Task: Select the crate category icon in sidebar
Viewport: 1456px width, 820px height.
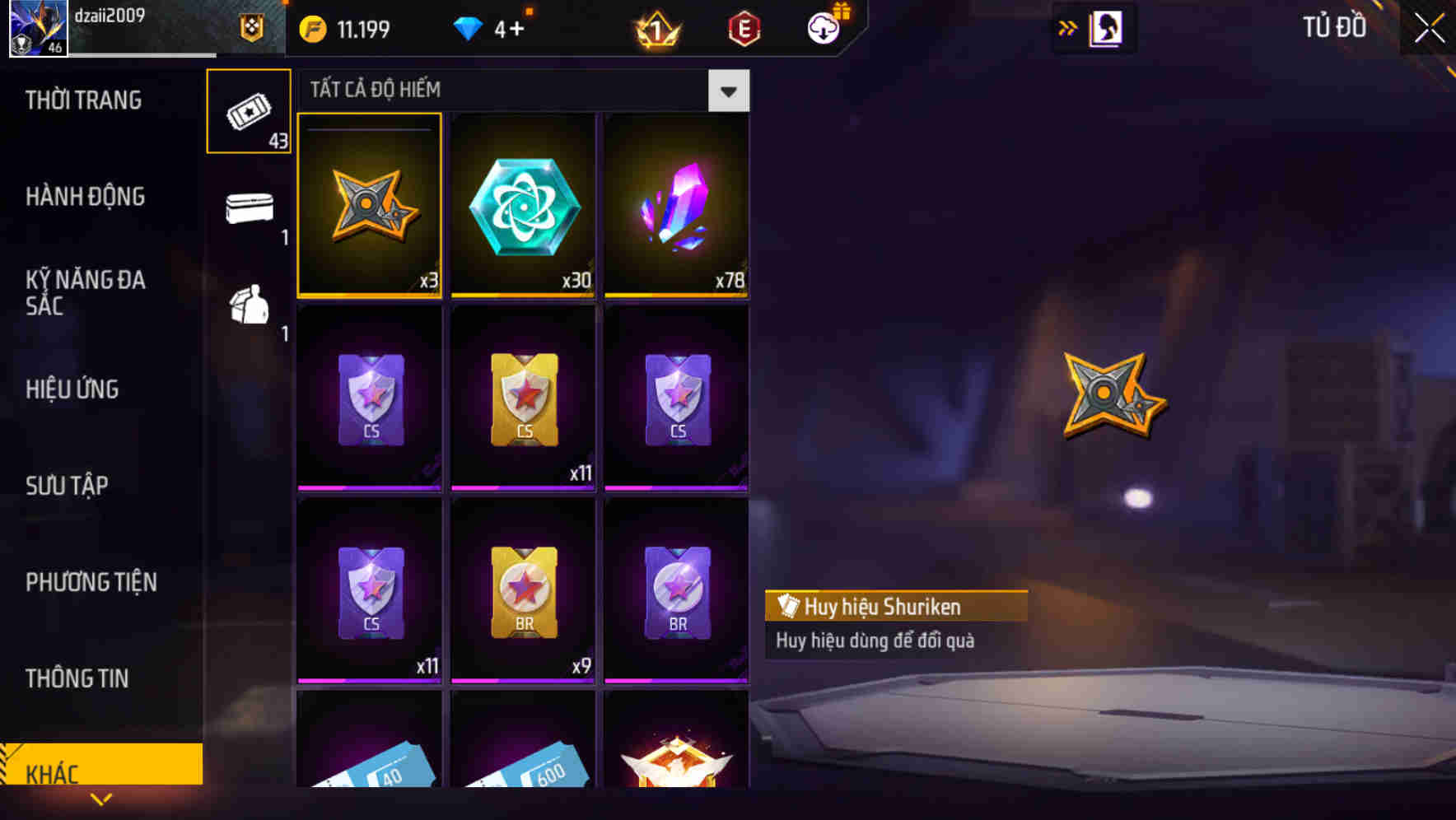Action: [248, 309]
